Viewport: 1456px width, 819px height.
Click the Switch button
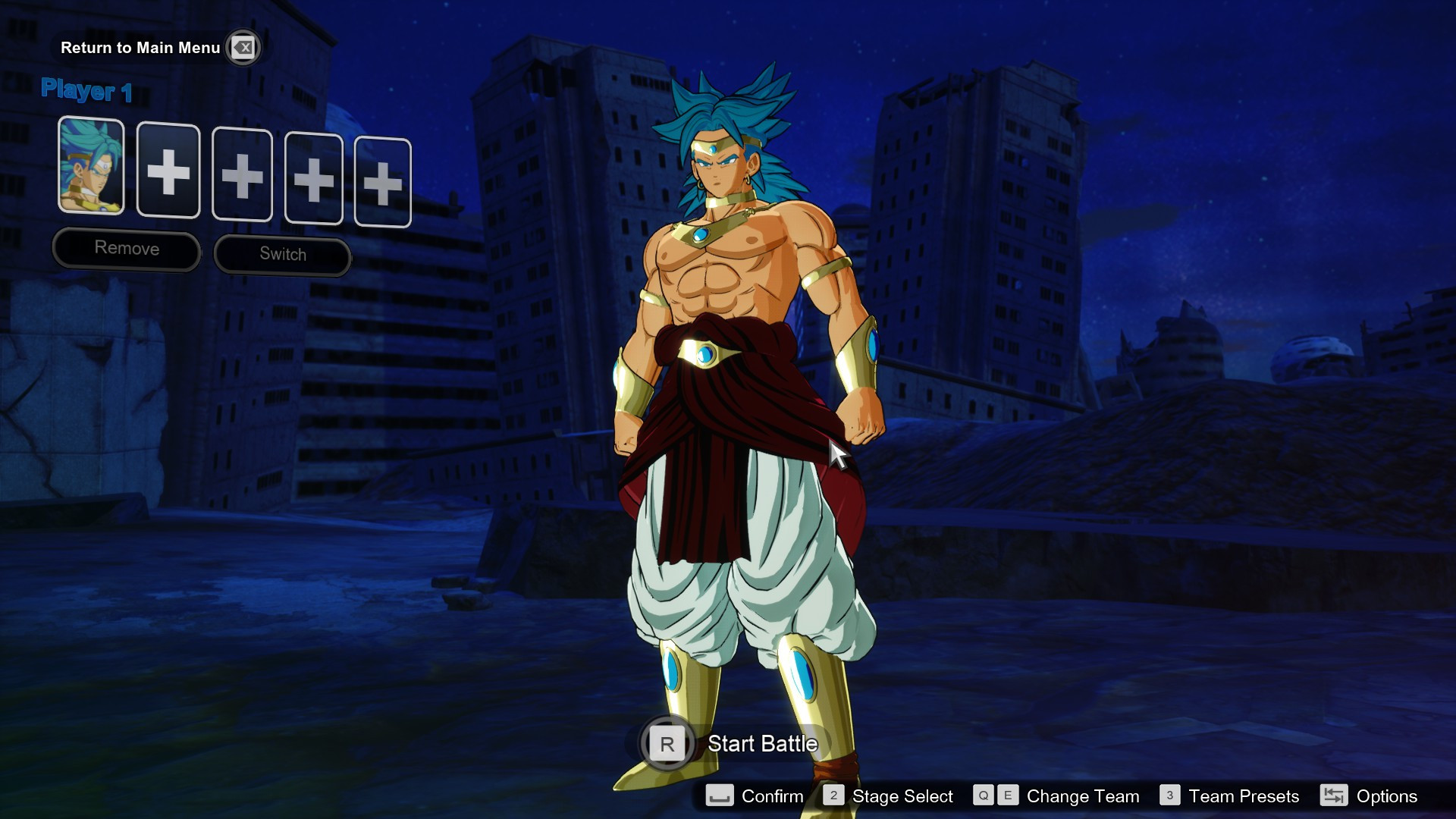click(282, 253)
